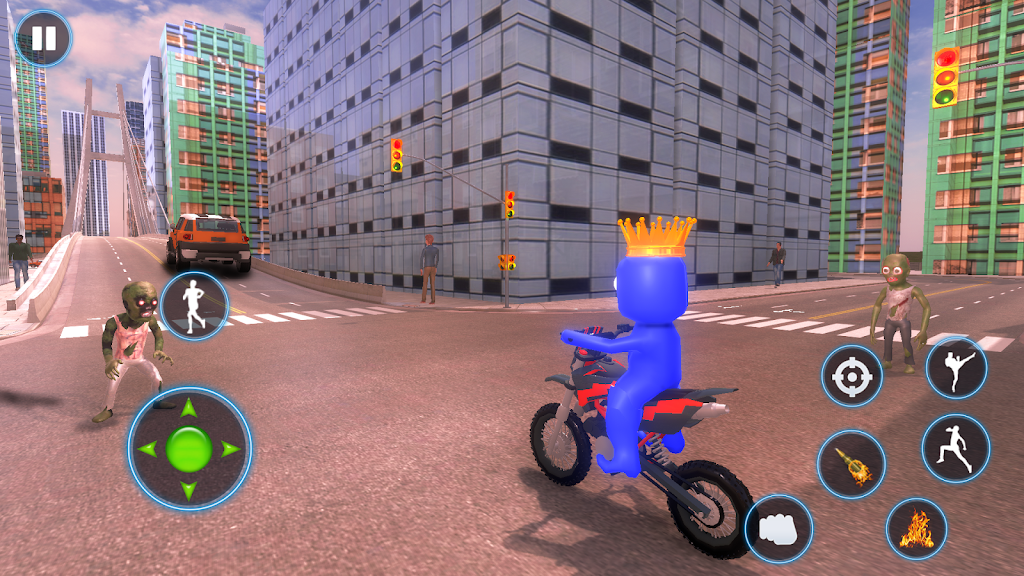The image size is (1024, 576).
Task: Click the joystick's down arrow
Action: point(189,490)
